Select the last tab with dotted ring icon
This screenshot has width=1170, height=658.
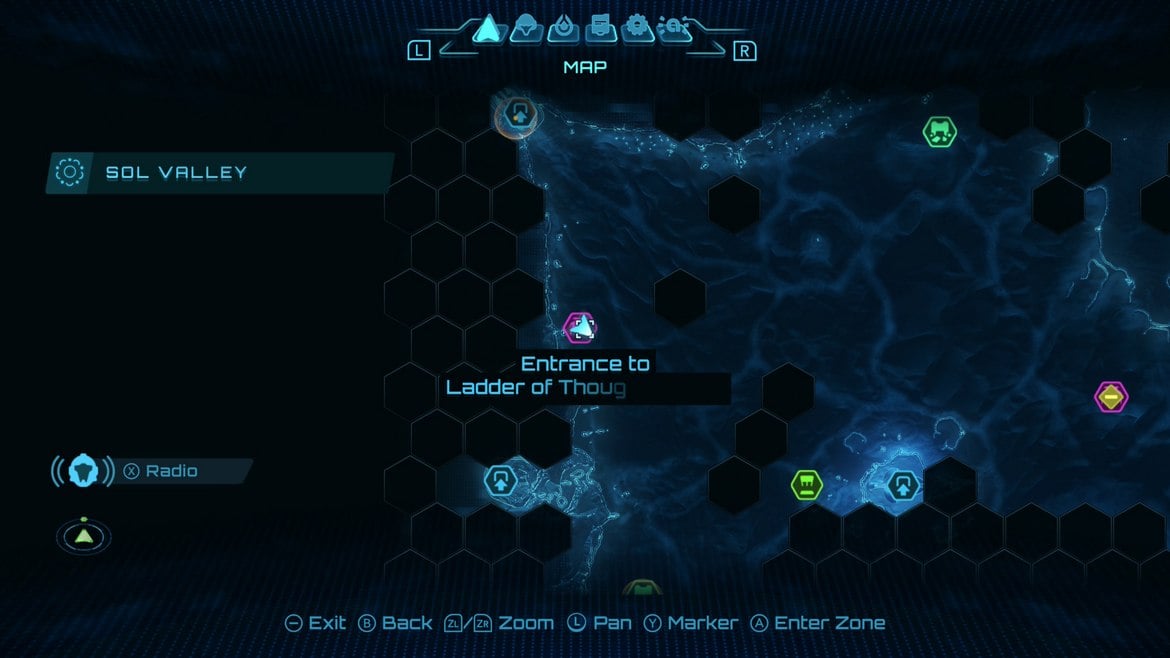point(673,29)
